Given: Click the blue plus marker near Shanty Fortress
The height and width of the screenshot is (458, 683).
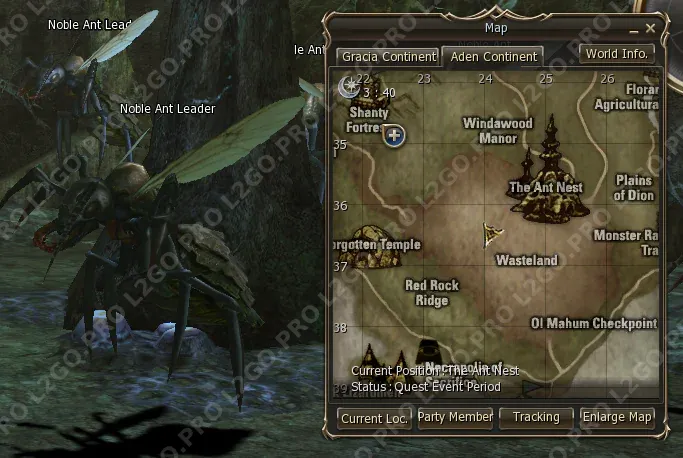Looking at the screenshot, I should click(394, 135).
